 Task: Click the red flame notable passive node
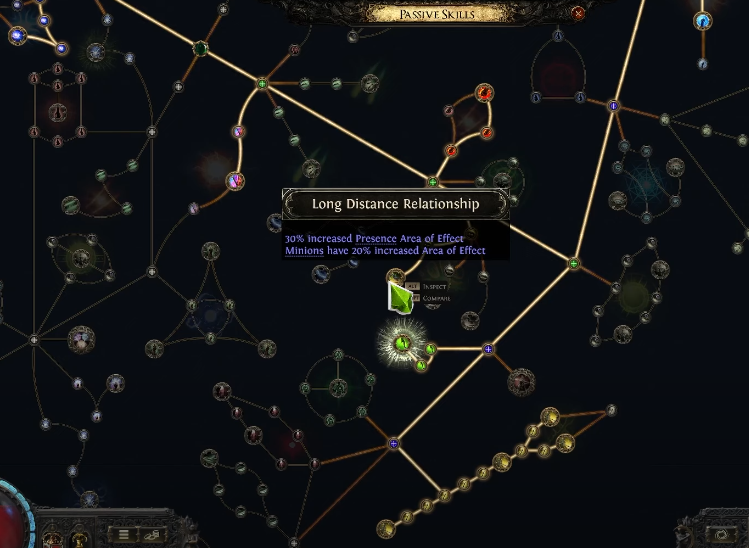click(x=485, y=94)
